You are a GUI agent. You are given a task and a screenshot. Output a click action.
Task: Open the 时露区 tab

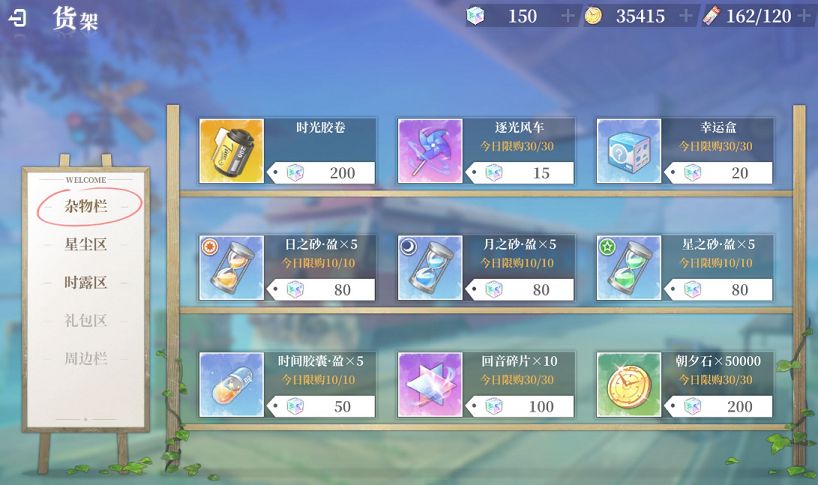[x=86, y=282]
